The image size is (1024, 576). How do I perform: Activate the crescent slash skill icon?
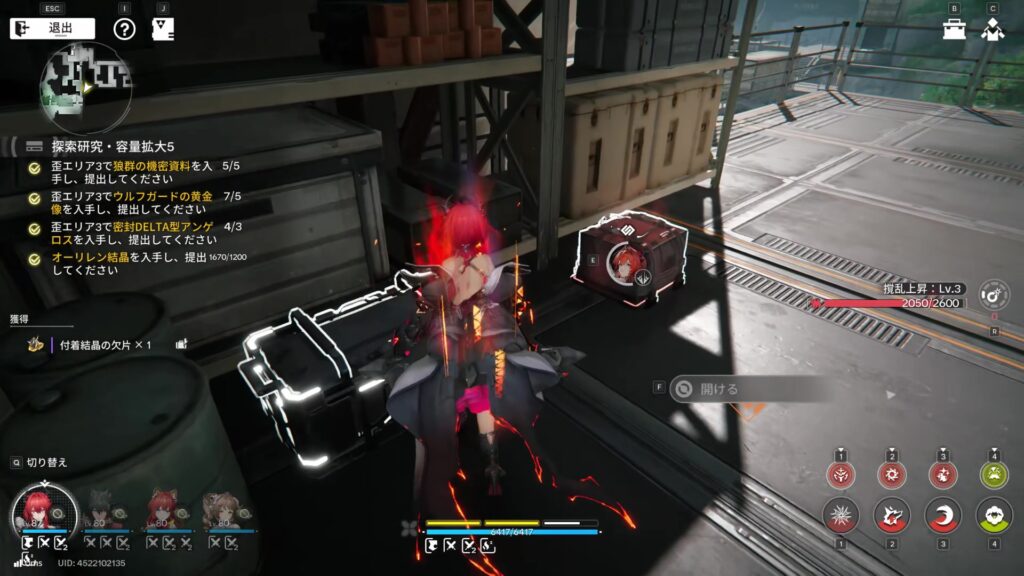coord(943,516)
